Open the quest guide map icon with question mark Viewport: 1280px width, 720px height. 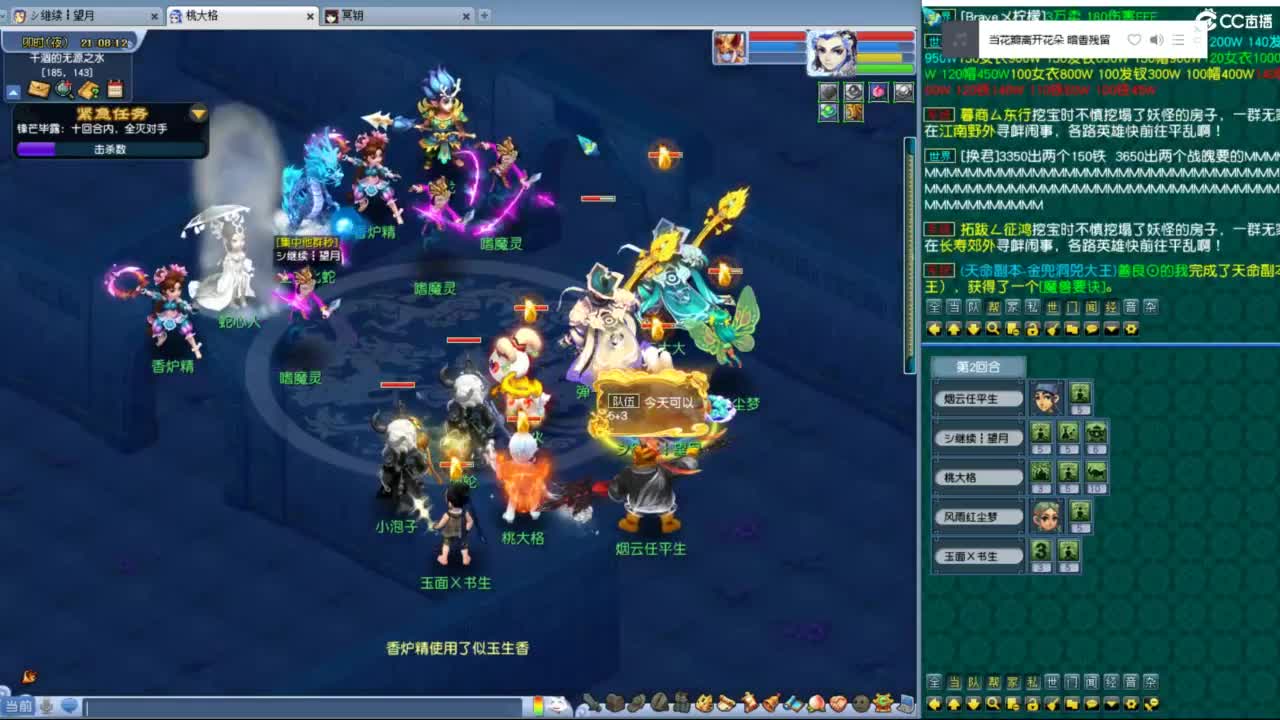point(88,89)
